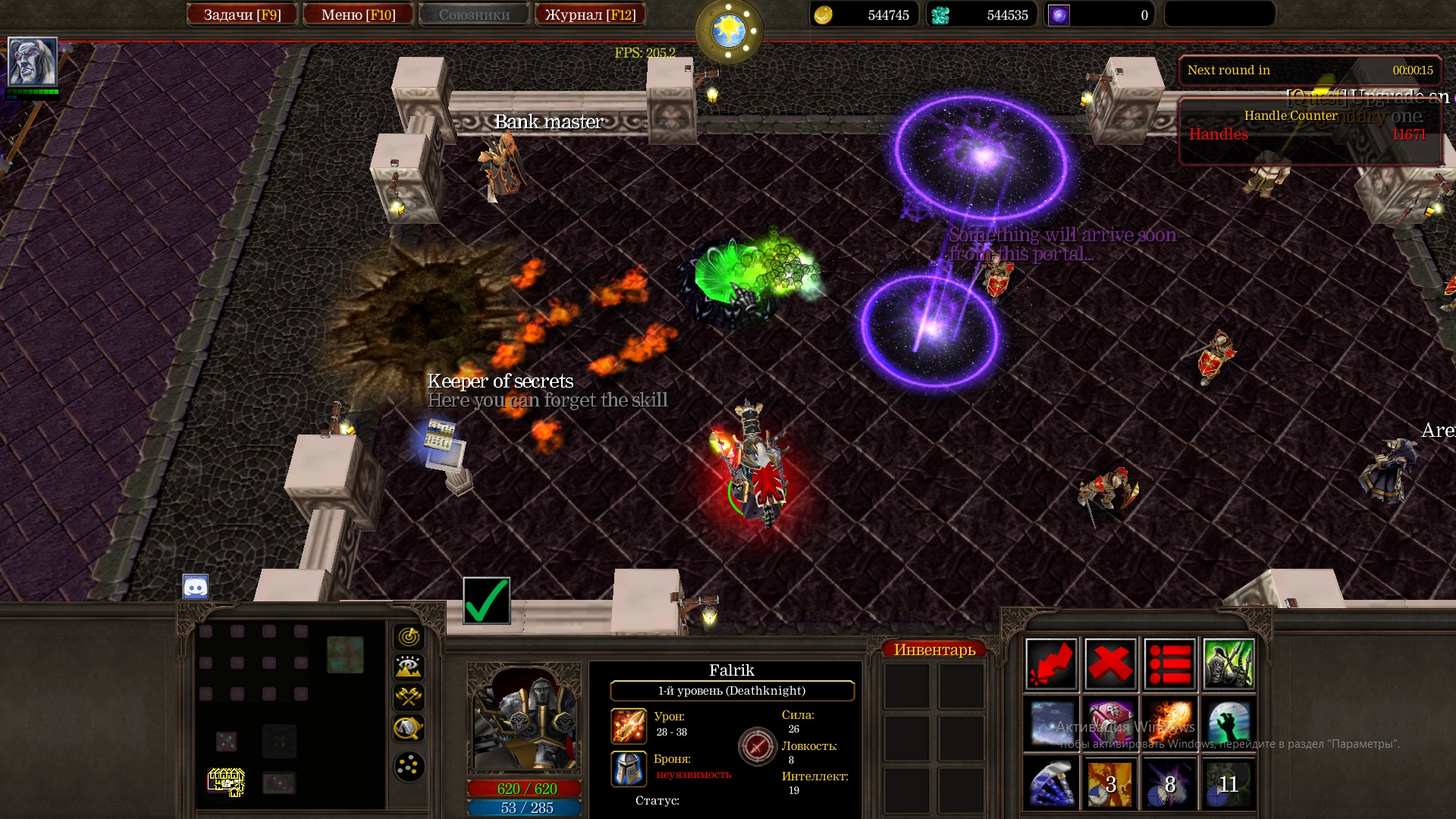
Task: Toggle the crossed-axes ally color button
Action: [409, 697]
